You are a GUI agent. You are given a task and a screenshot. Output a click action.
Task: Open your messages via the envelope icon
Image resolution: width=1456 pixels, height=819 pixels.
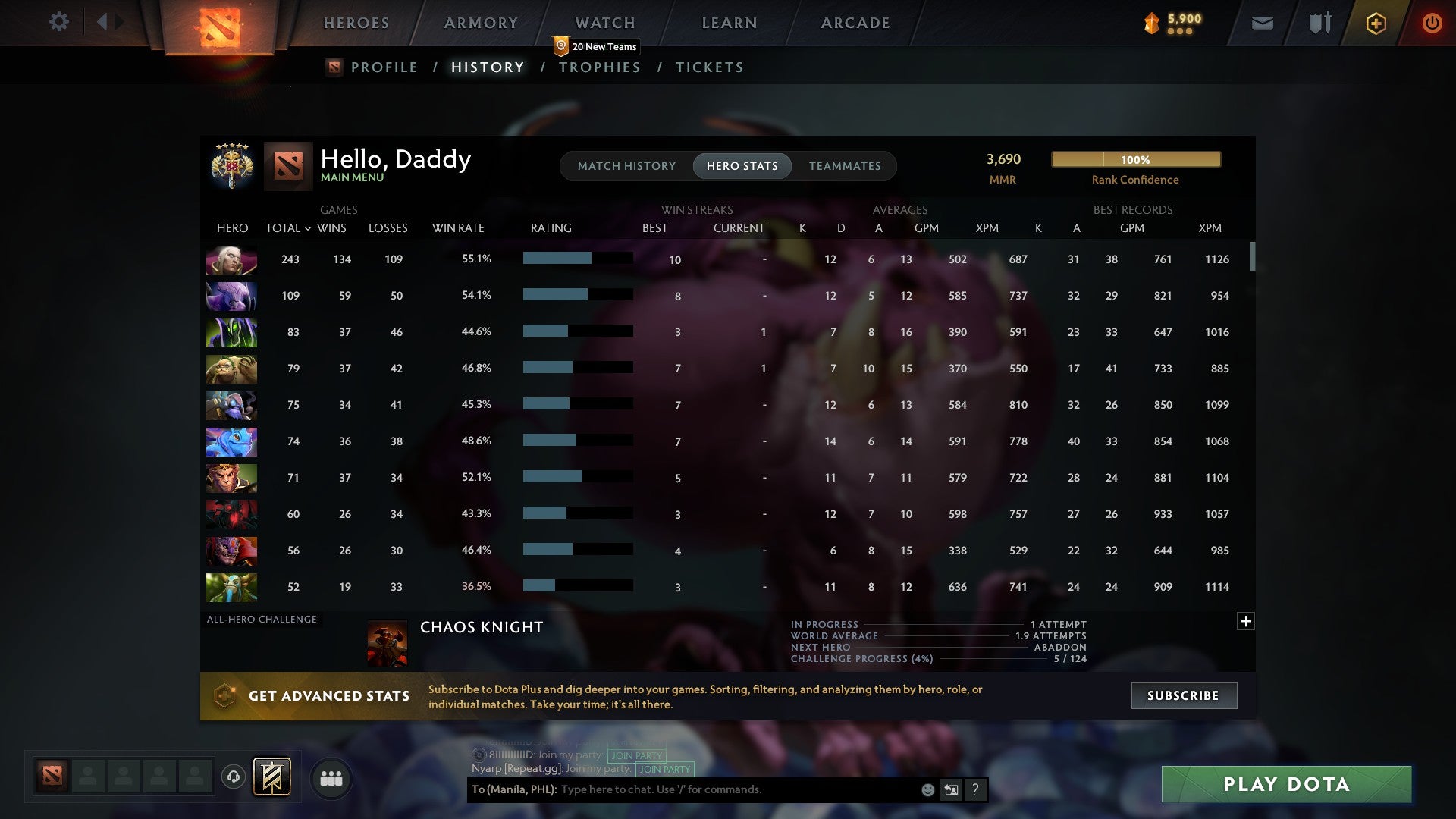click(x=1261, y=24)
